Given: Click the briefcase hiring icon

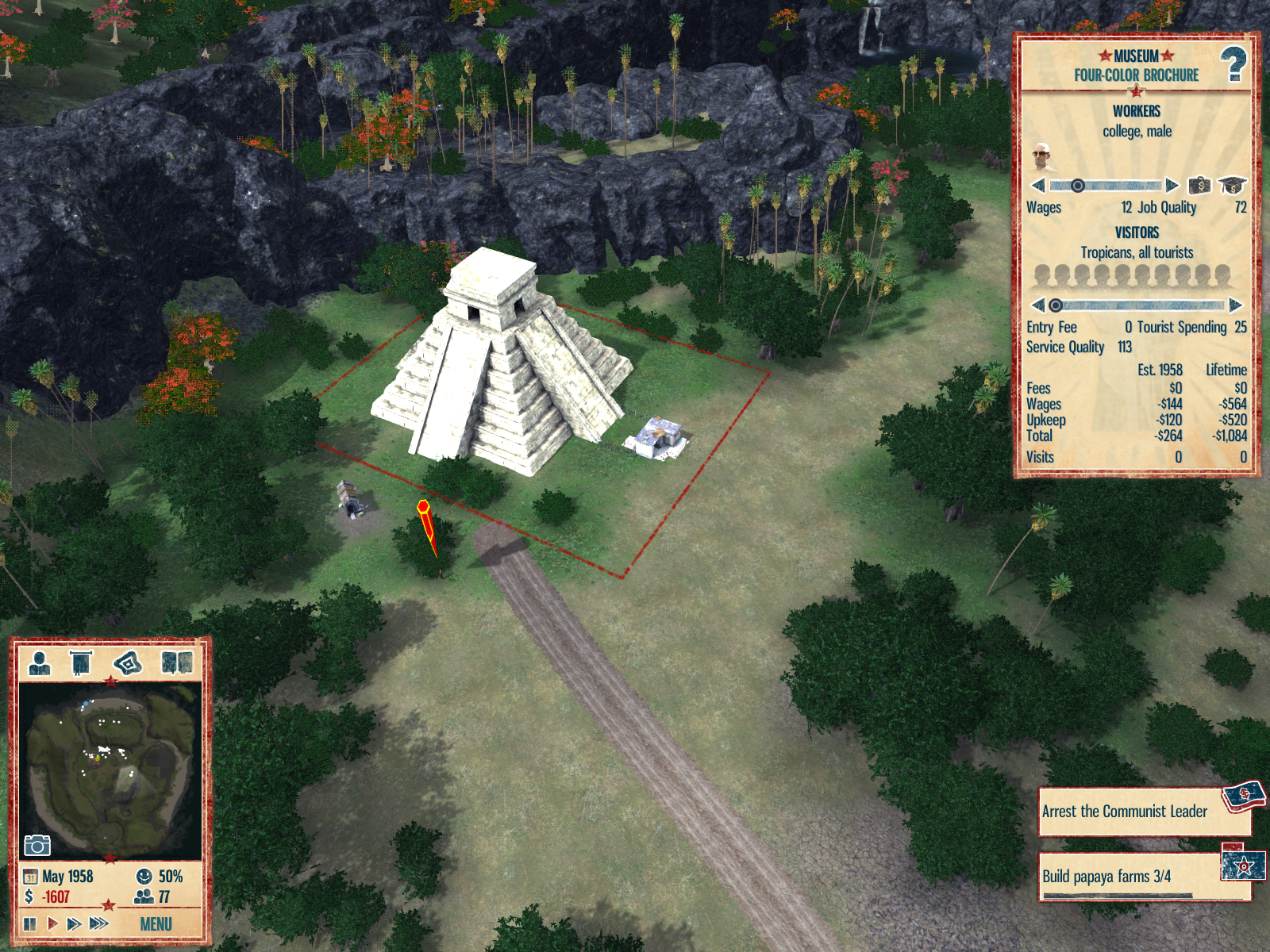Looking at the screenshot, I should tap(1199, 186).
